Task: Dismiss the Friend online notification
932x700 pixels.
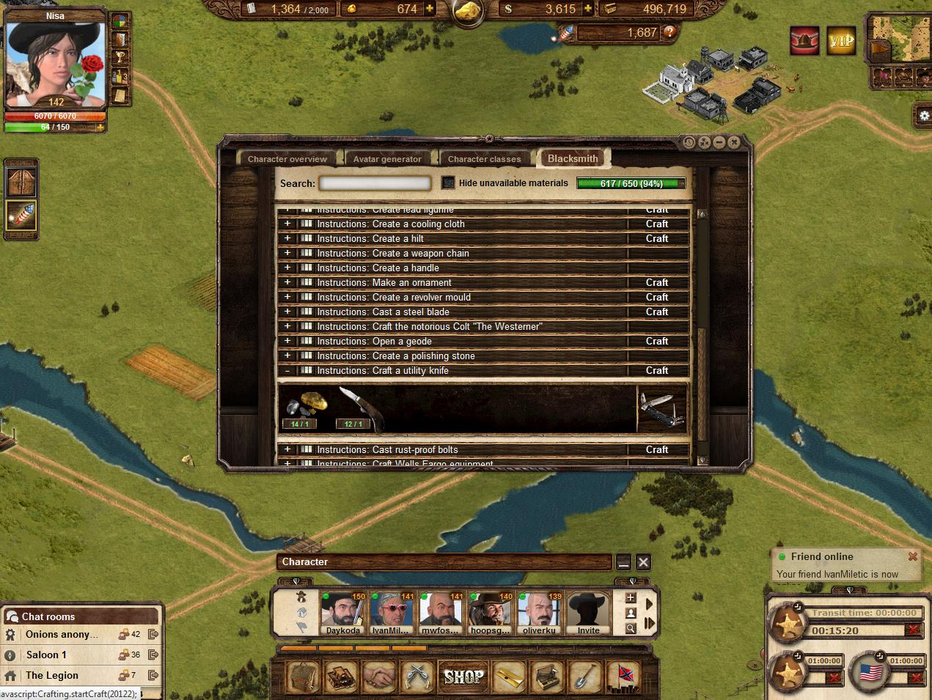Action: (x=912, y=557)
